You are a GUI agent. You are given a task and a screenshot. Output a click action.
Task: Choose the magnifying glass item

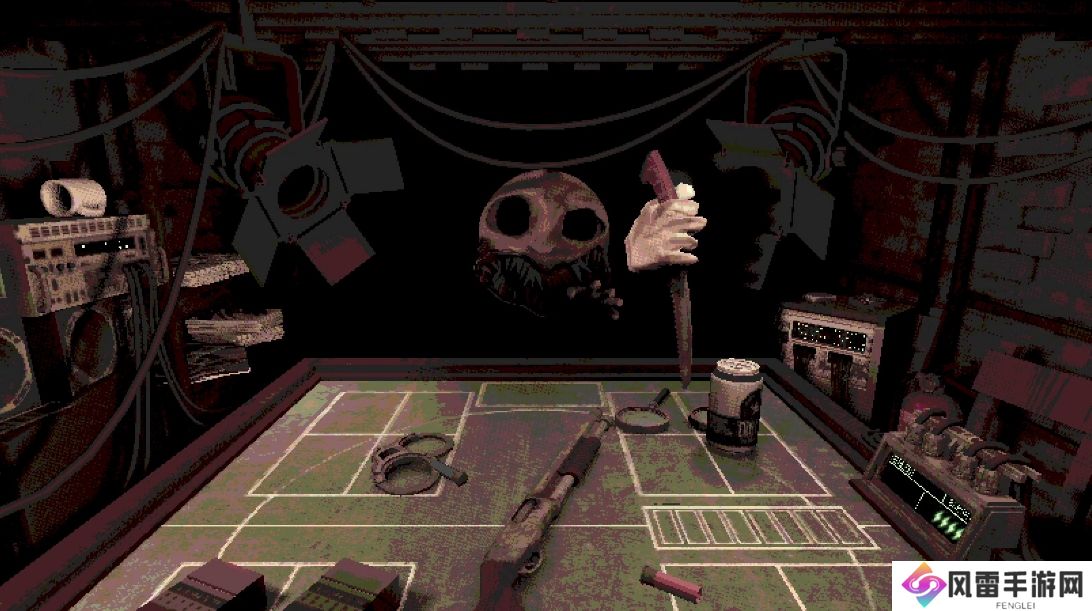pyautogui.click(x=644, y=414)
